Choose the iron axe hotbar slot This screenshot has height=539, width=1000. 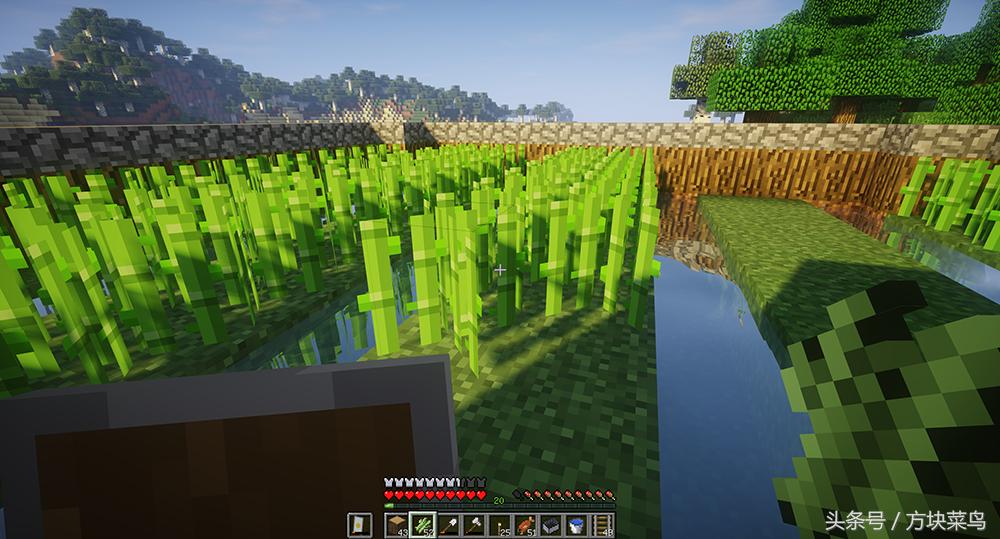coord(473,524)
